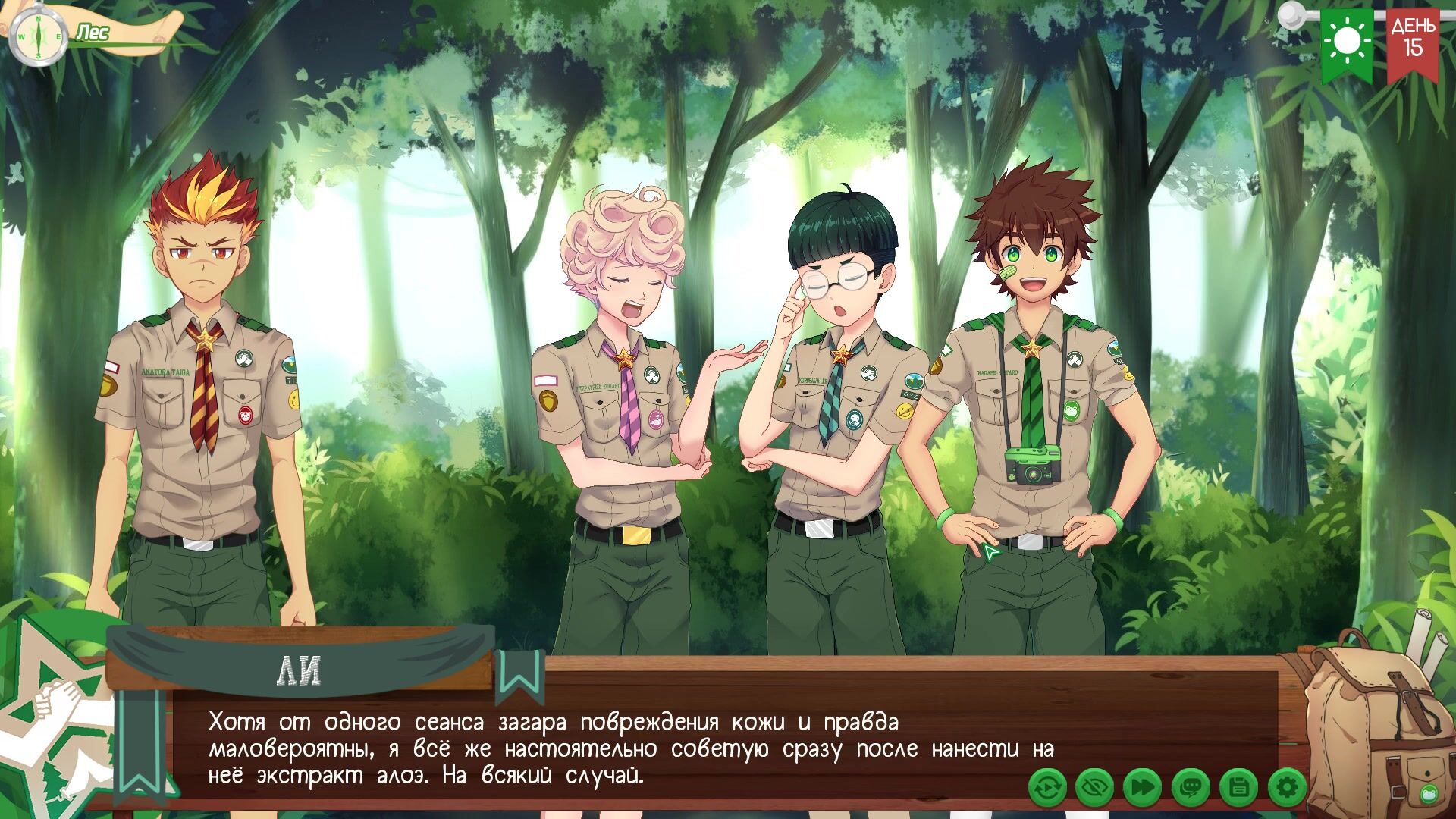
Task: Open settings with the gear button
Action: point(1286,789)
